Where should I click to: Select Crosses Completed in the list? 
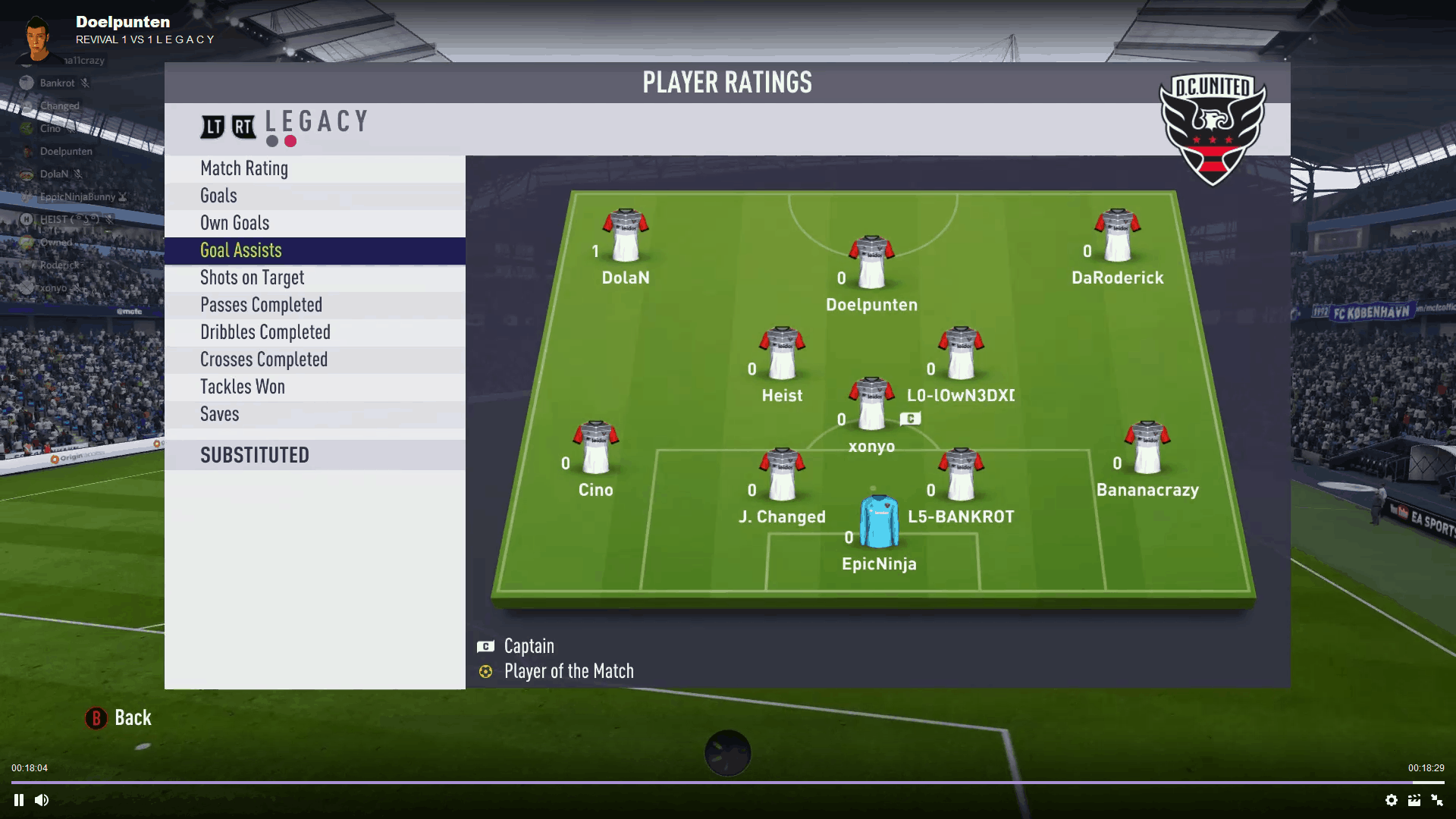click(x=263, y=359)
